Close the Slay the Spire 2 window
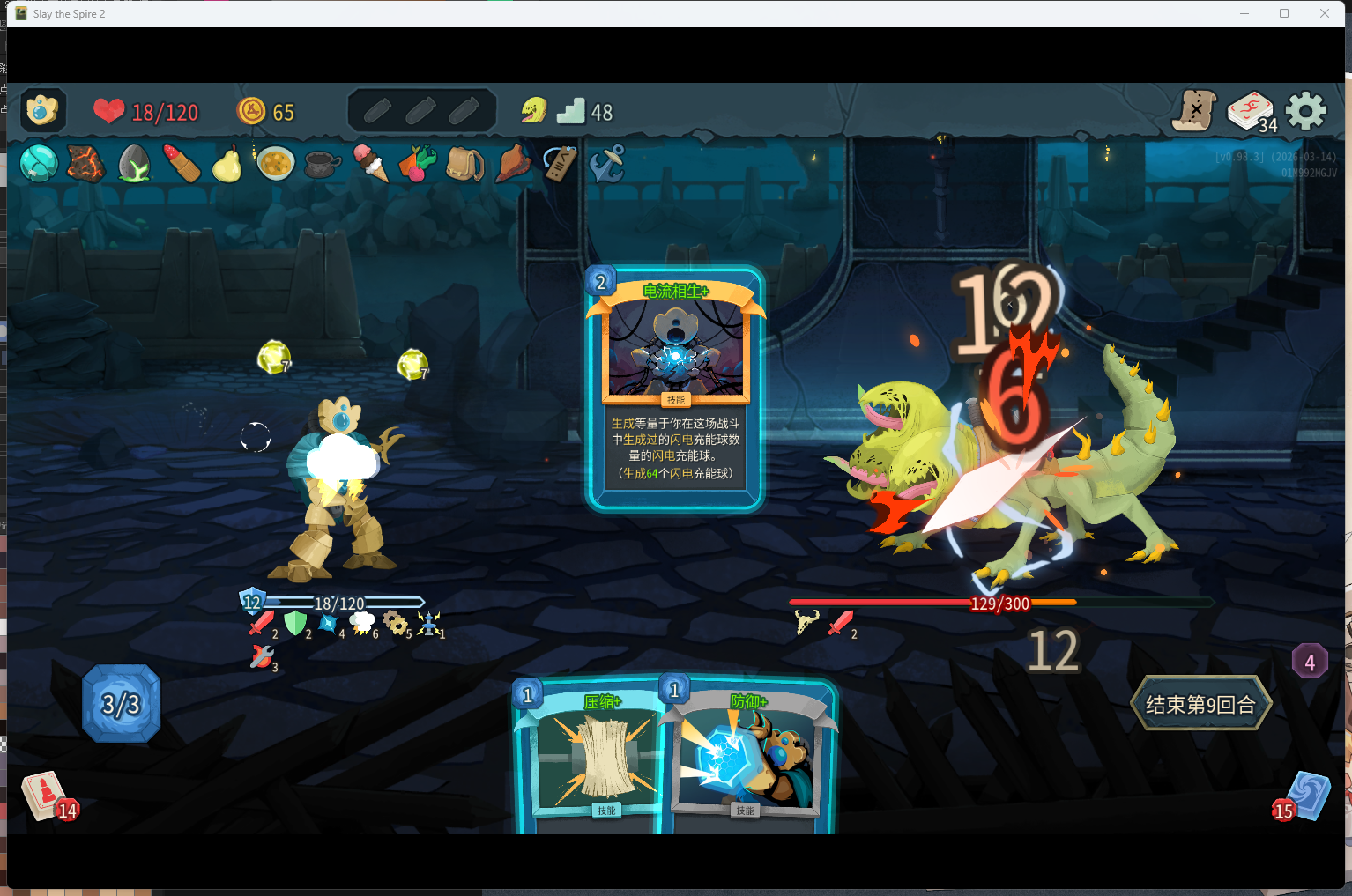This screenshot has width=1352, height=896. pos(1324,13)
